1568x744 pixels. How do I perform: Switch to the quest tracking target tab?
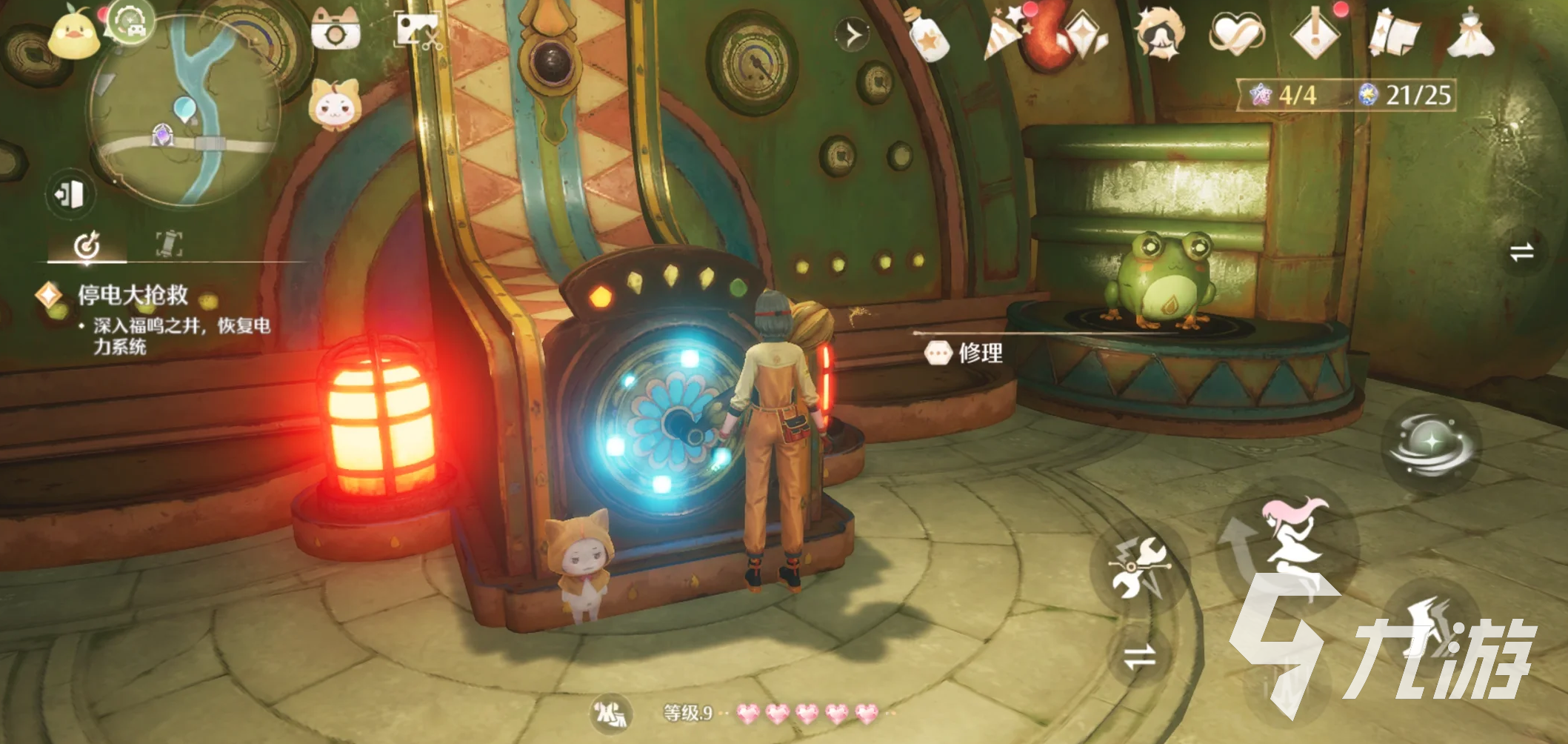pyautogui.click(x=87, y=245)
